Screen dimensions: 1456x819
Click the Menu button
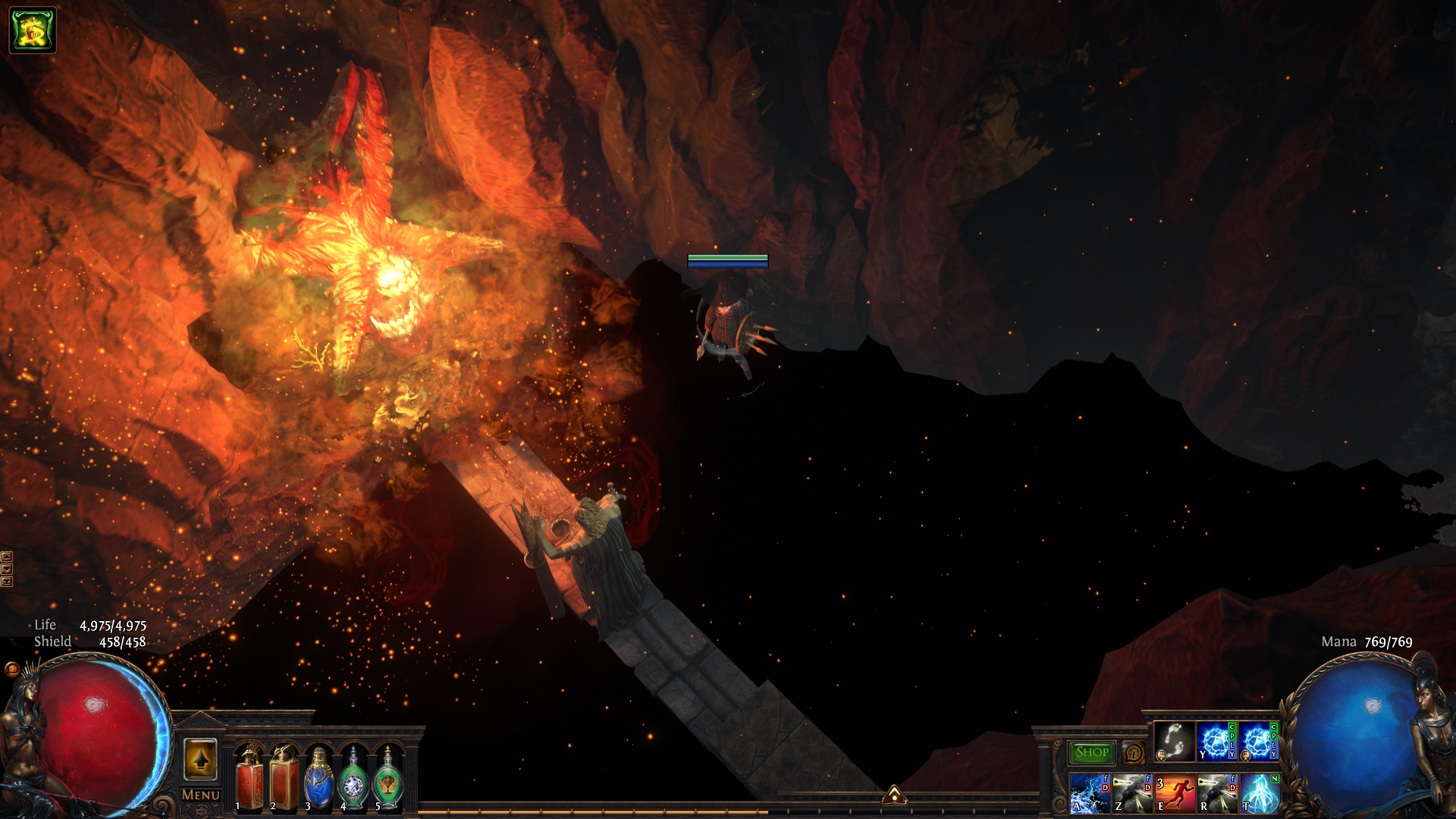pos(201,795)
